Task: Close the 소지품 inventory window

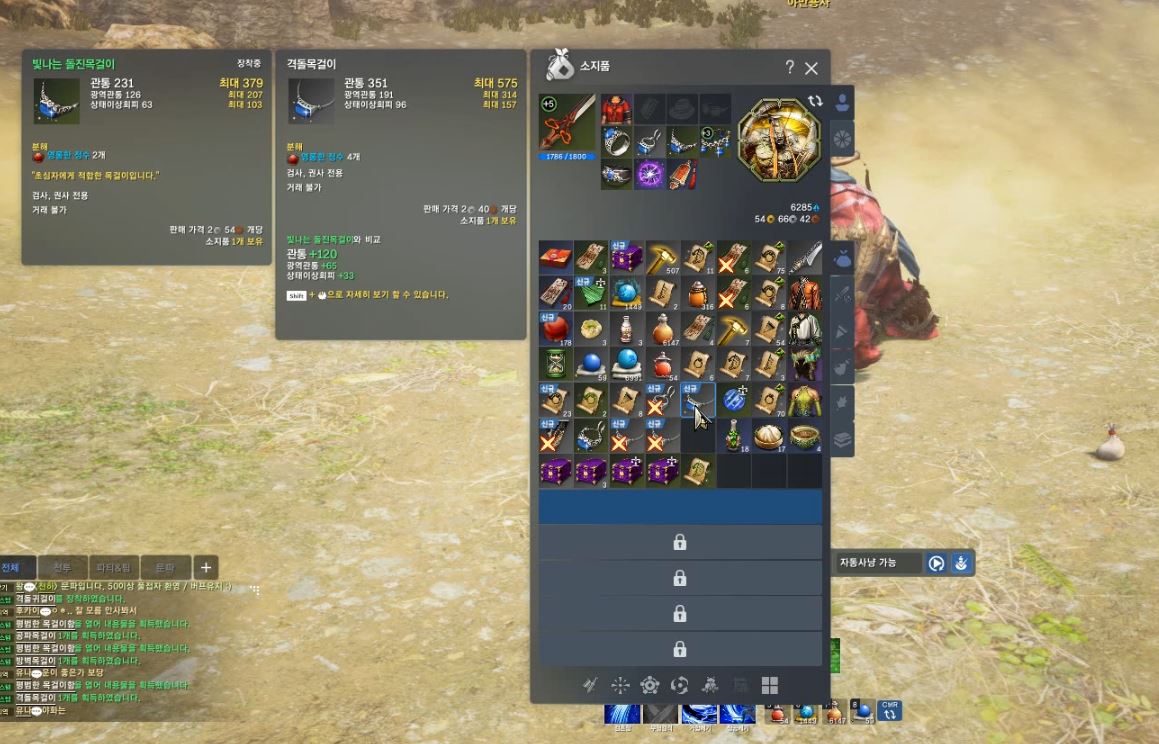Action: pyautogui.click(x=811, y=68)
